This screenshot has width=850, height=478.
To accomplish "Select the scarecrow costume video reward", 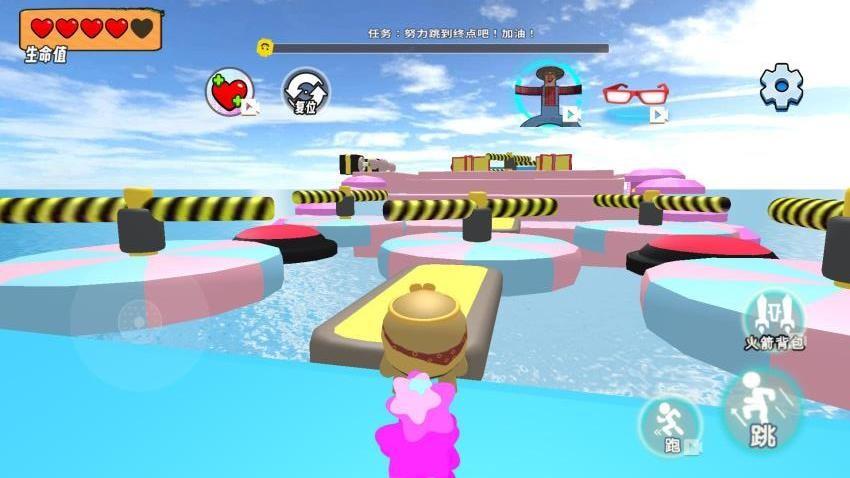I will click(545, 93).
